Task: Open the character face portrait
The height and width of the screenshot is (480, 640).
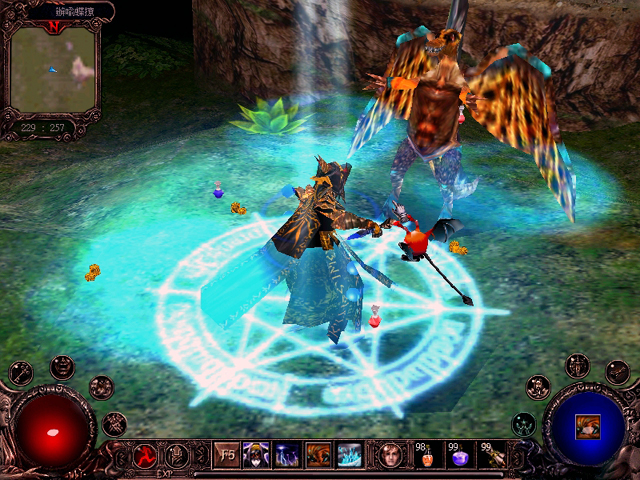Action: point(390,455)
